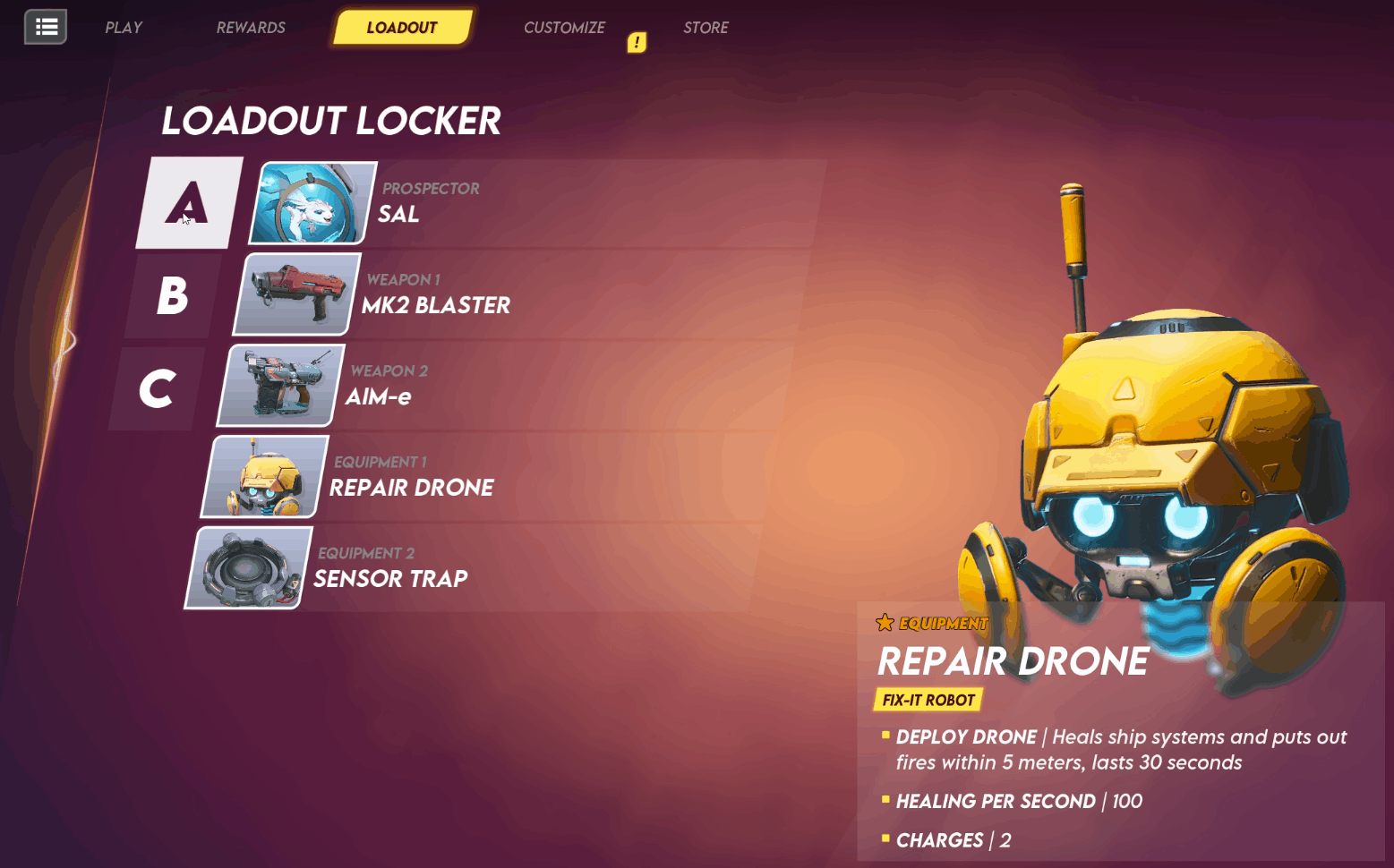Click the star icon next to EQUIPMENT
This screenshot has height=868, width=1394.
coord(885,622)
